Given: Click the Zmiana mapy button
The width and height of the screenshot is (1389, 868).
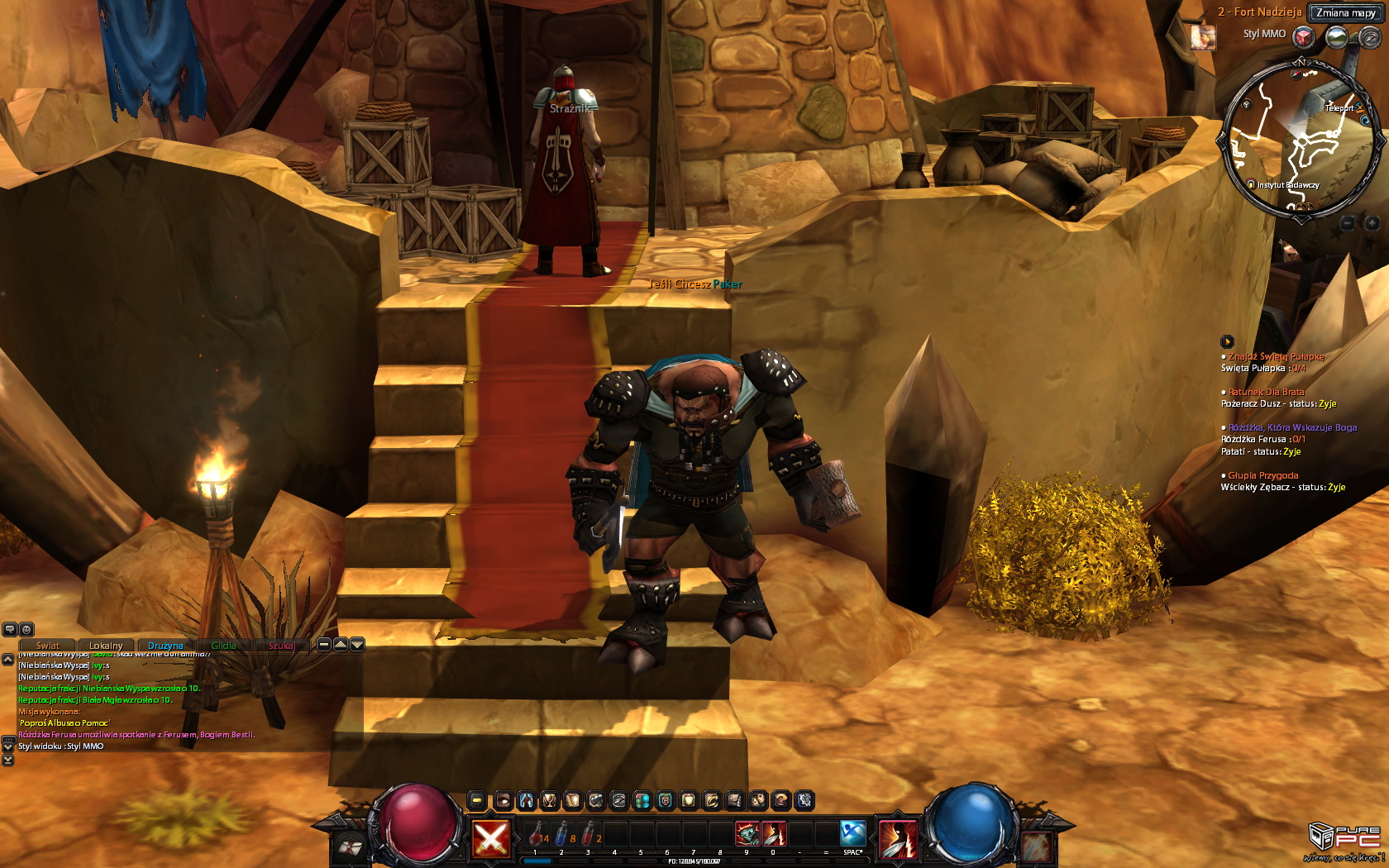Looking at the screenshot, I should [1345, 12].
